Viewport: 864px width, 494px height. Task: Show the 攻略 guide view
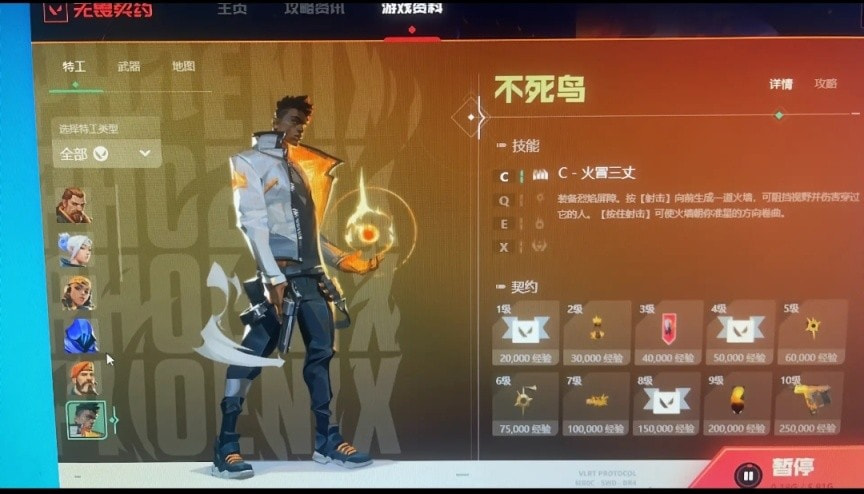click(x=826, y=84)
